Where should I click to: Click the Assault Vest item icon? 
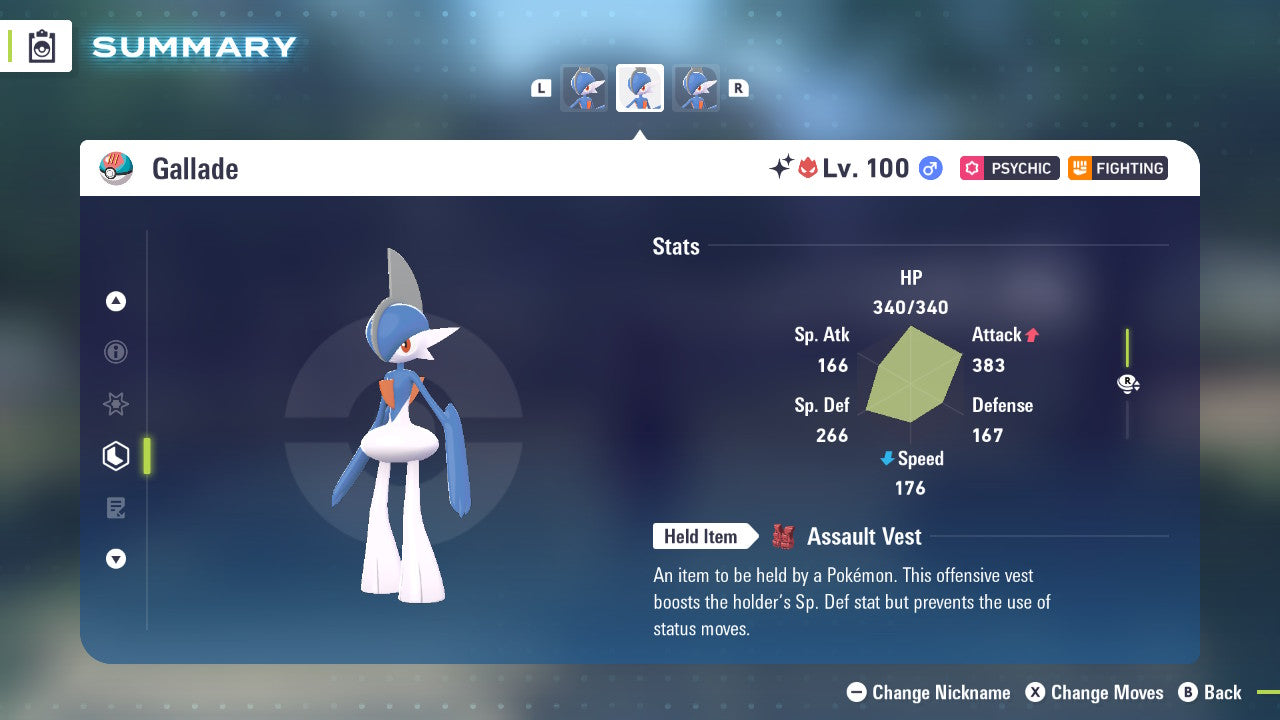[x=782, y=536]
